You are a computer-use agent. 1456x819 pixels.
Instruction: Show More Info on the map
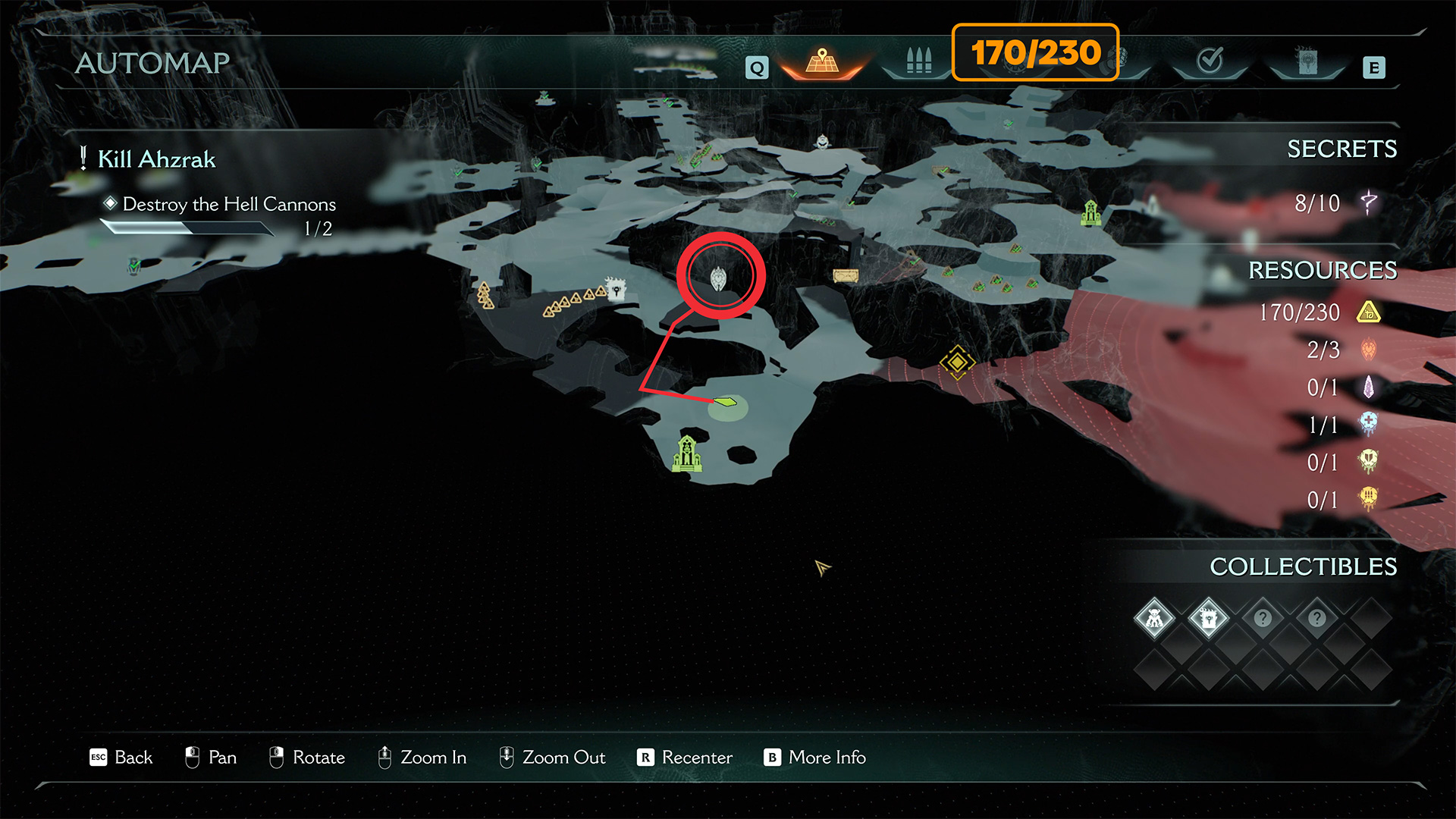pos(814,758)
